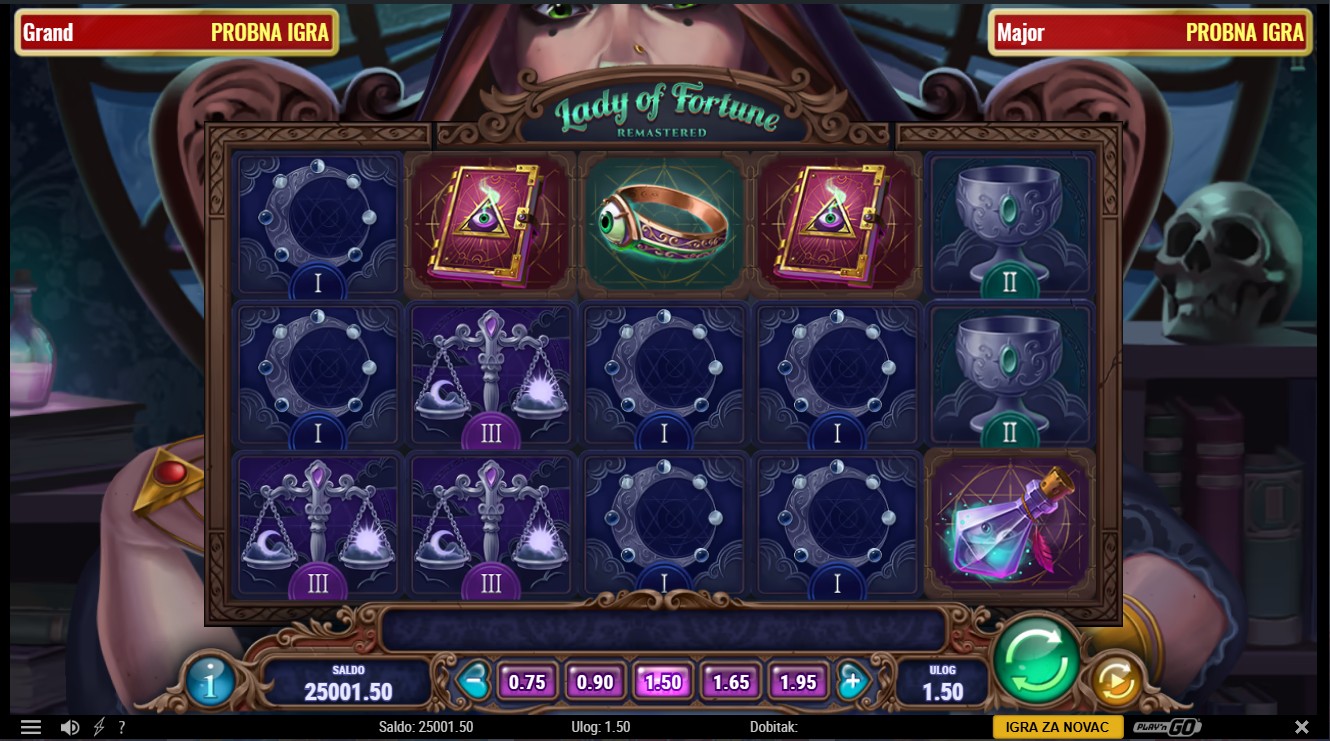
Task: Select the 0.75 bet amount
Action: [x=527, y=682]
